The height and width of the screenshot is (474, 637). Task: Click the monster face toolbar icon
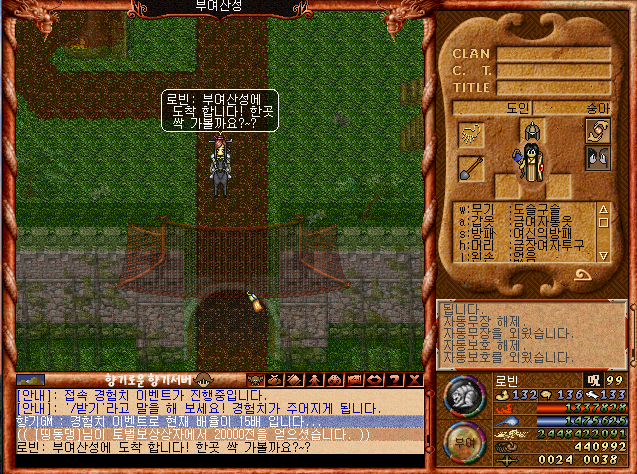click(256, 380)
